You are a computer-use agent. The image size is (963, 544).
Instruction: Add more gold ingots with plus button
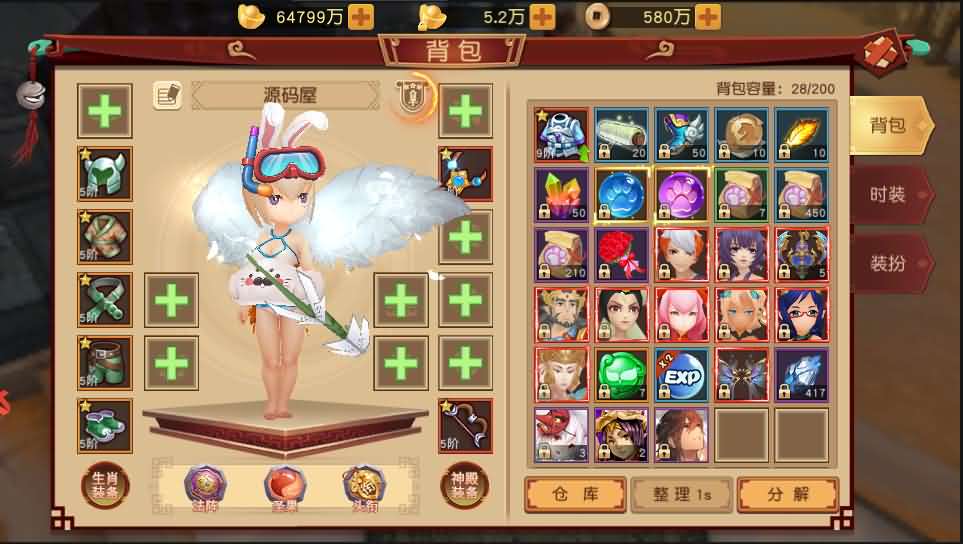[361, 16]
